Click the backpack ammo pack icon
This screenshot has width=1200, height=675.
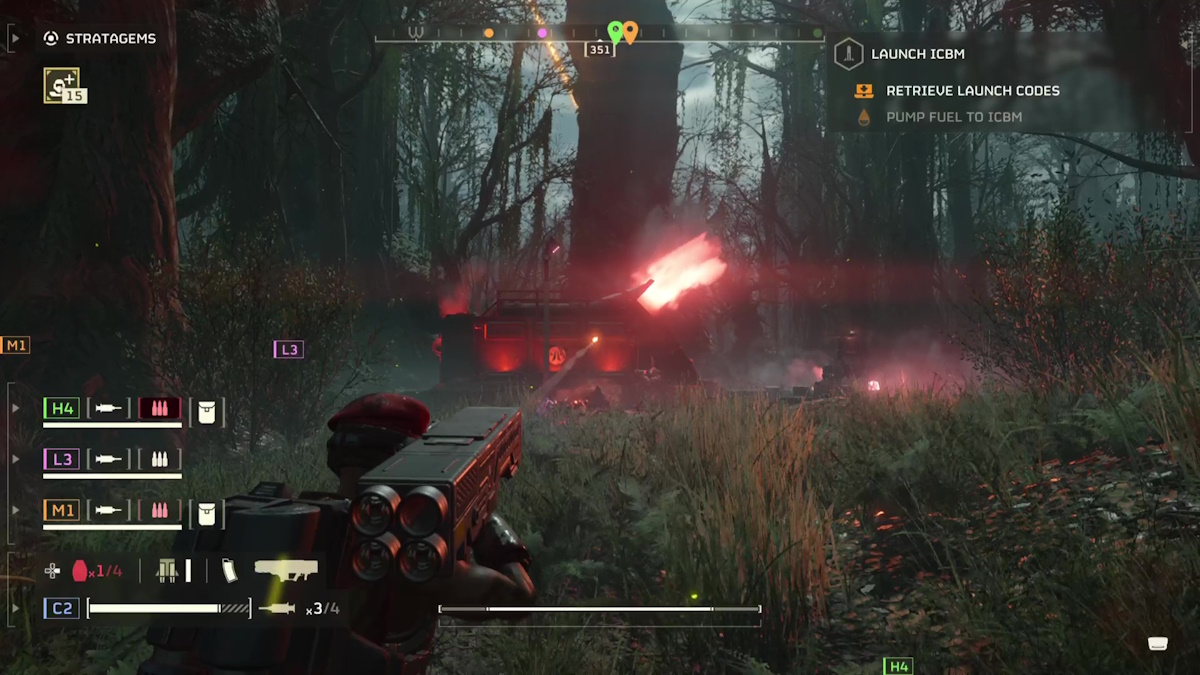point(168,571)
